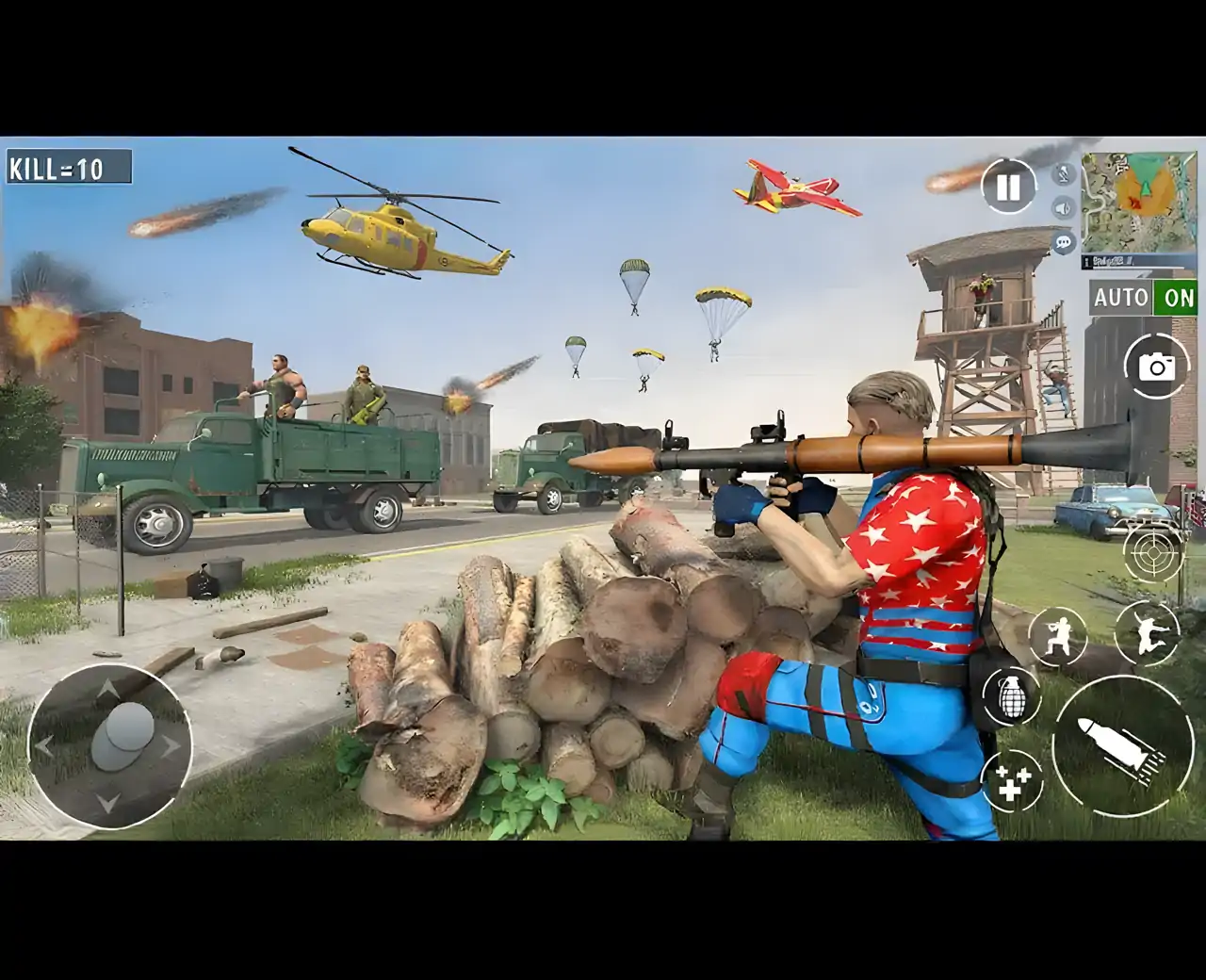Open the chat bubble icon
The width and height of the screenshot is (1206, 980).
coord(1065,242)
